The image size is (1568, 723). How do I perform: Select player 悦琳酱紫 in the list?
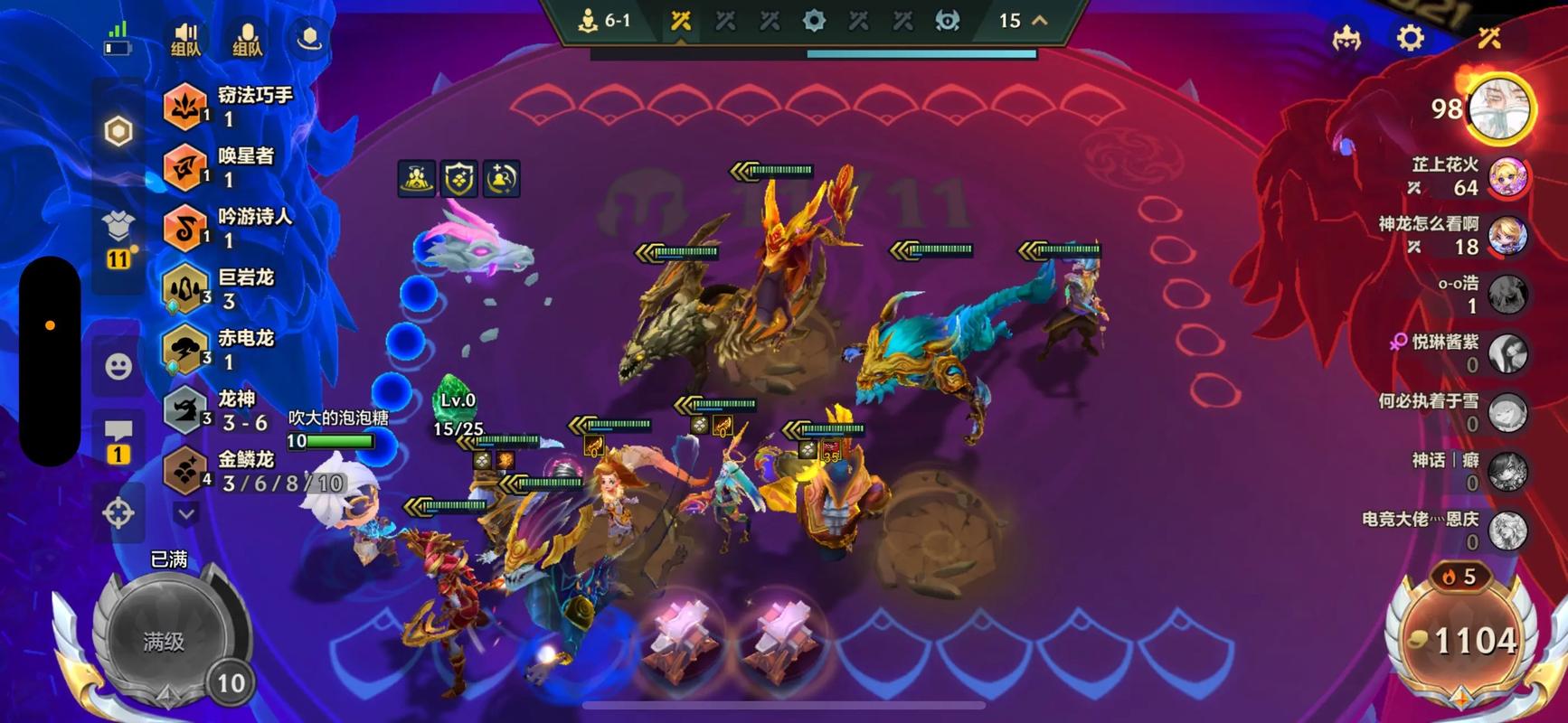click(1507, 353)
